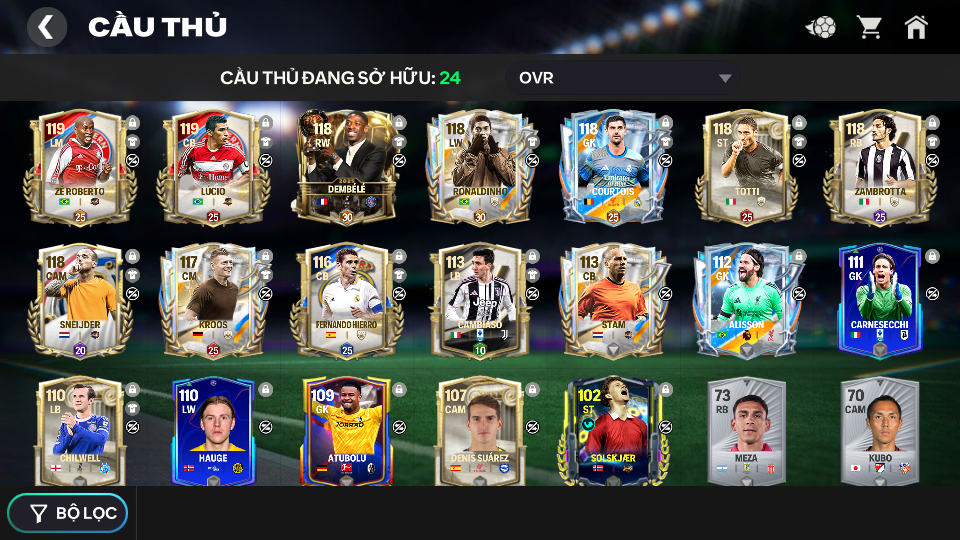Open the Bộ Lọc filter
The height and width of the screenshot is (540, 960).
[68, 513]
